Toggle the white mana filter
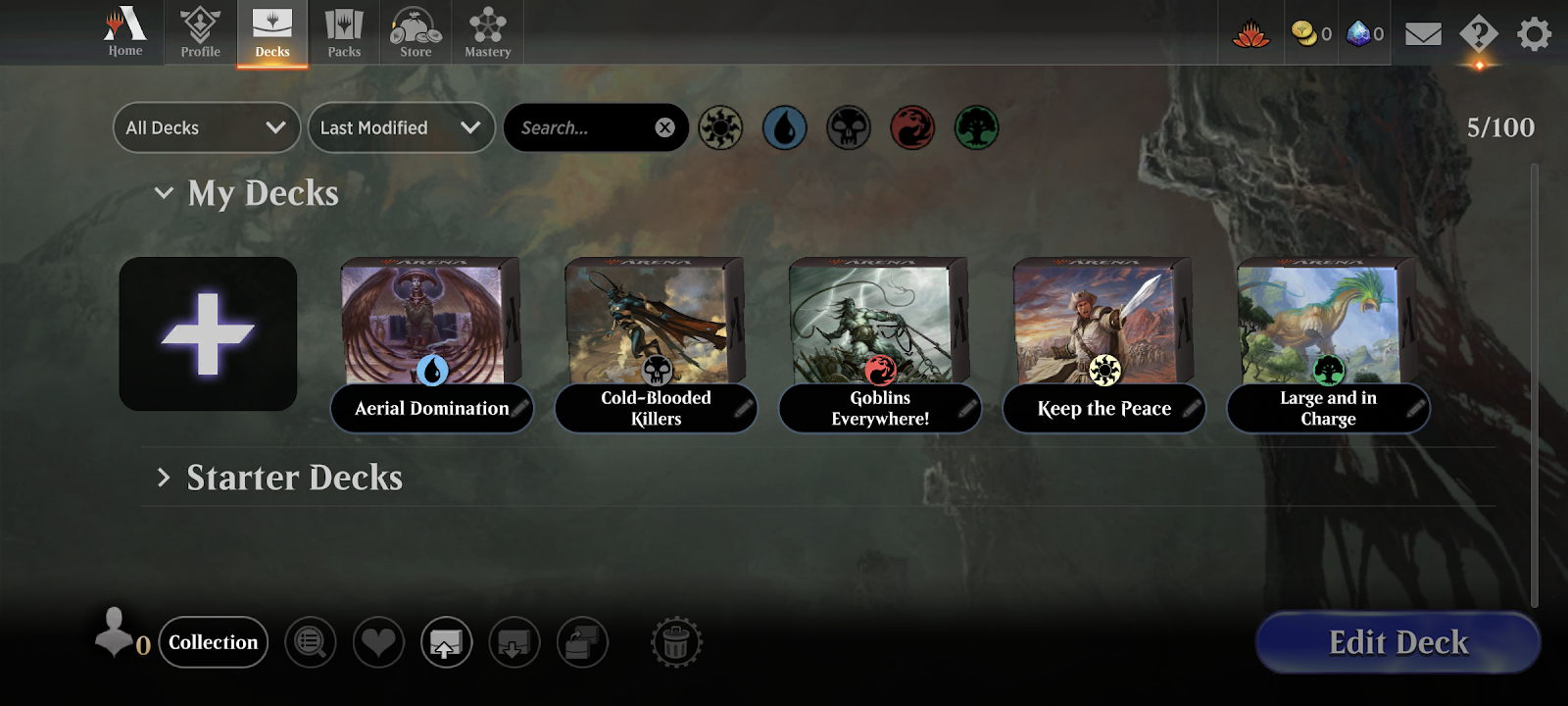The image size is (1568, 706). coord(720,127)
